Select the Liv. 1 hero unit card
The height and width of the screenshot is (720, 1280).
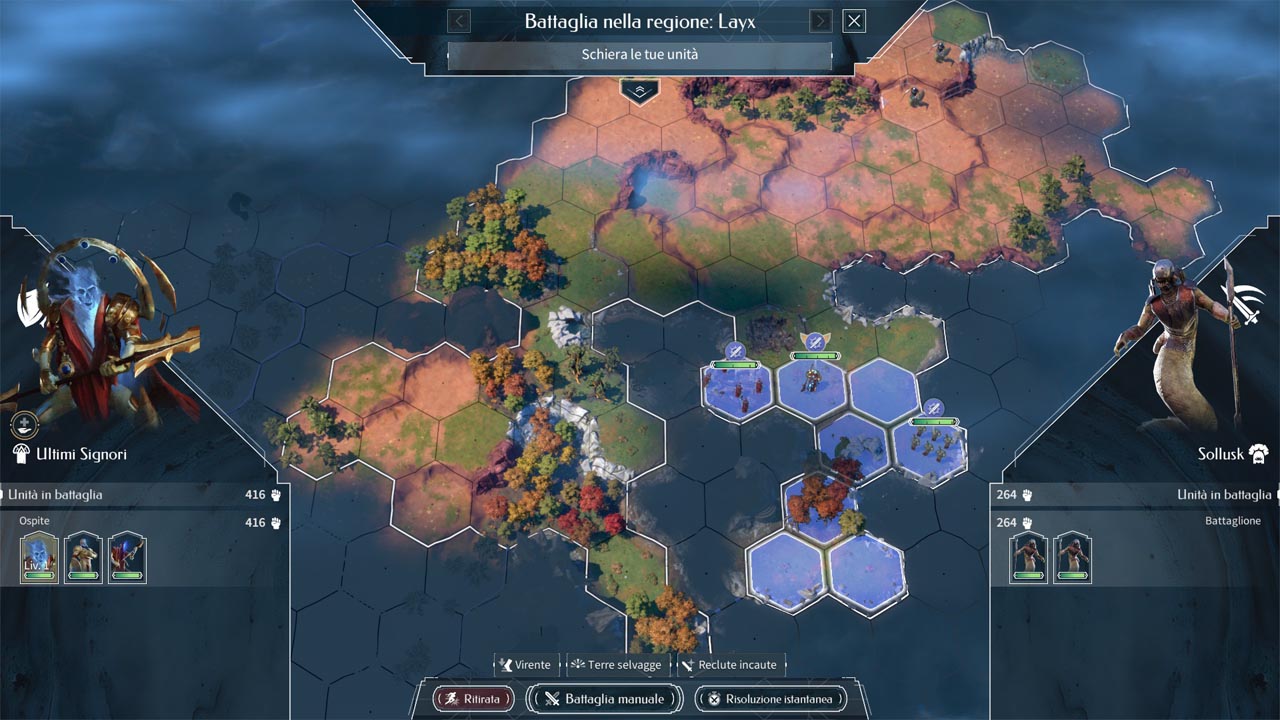click(40, 557)
